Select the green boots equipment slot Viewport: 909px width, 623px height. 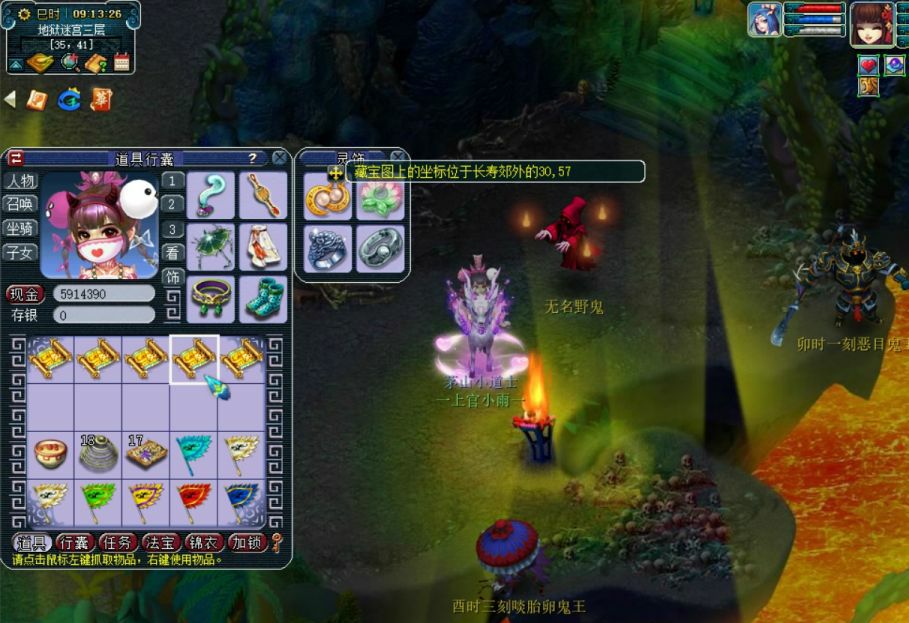click(x=263, y=297)
